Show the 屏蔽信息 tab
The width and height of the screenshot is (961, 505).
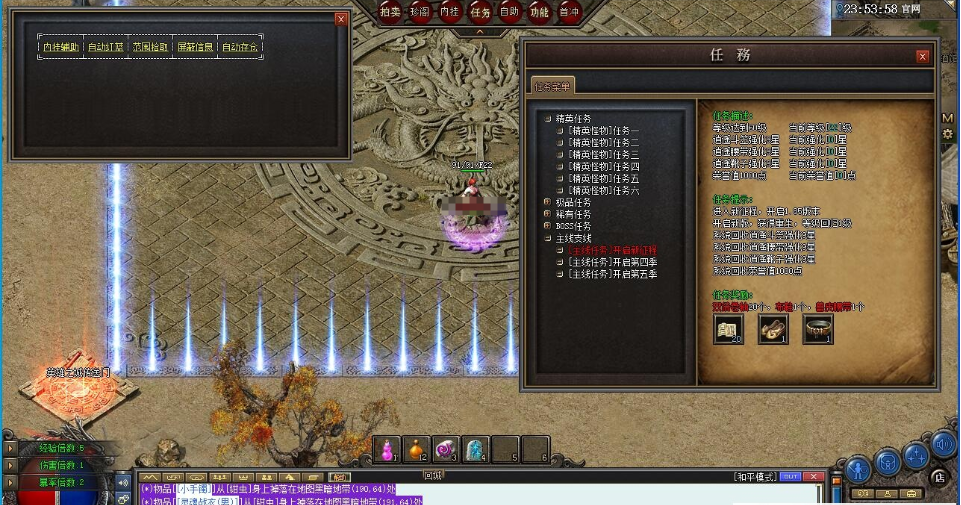[194, 47]
